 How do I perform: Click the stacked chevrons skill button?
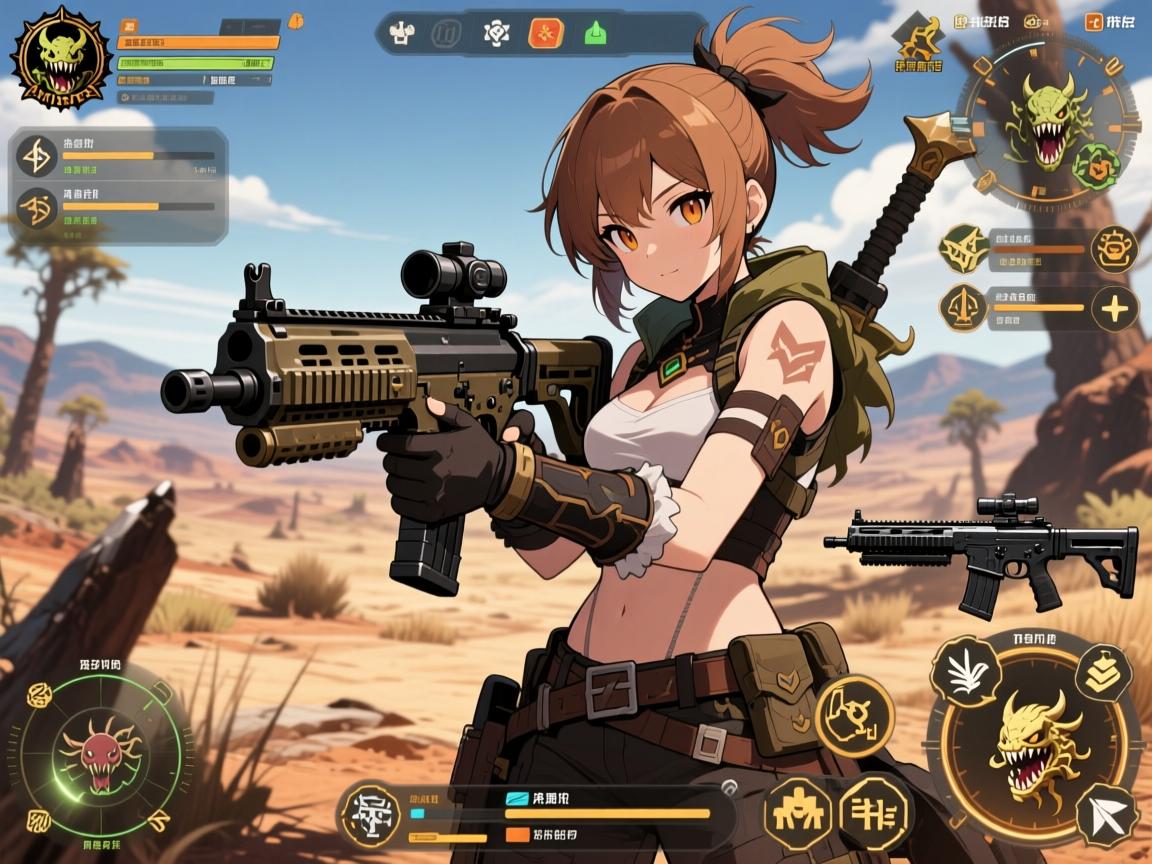pyautogui.click(x=1103, y=673)
